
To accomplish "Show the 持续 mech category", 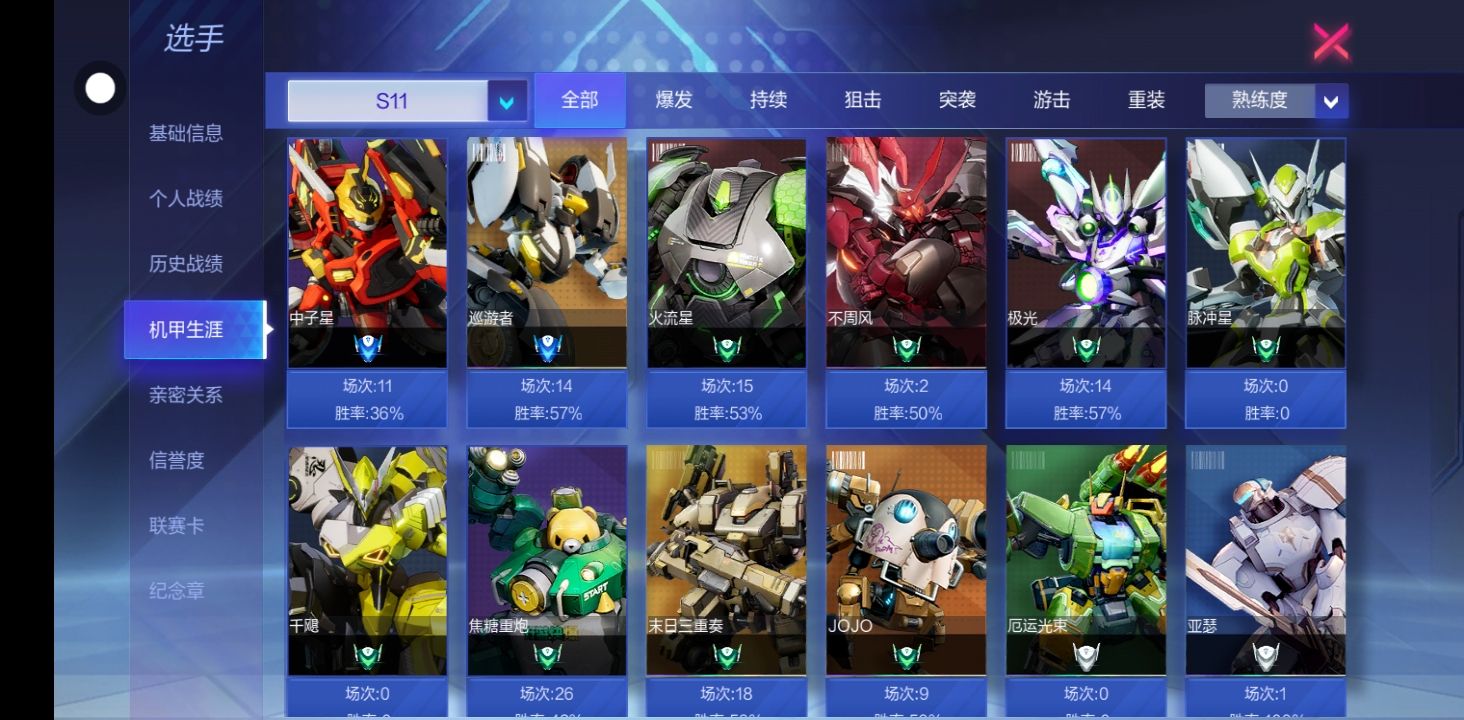I will point(768,100).
